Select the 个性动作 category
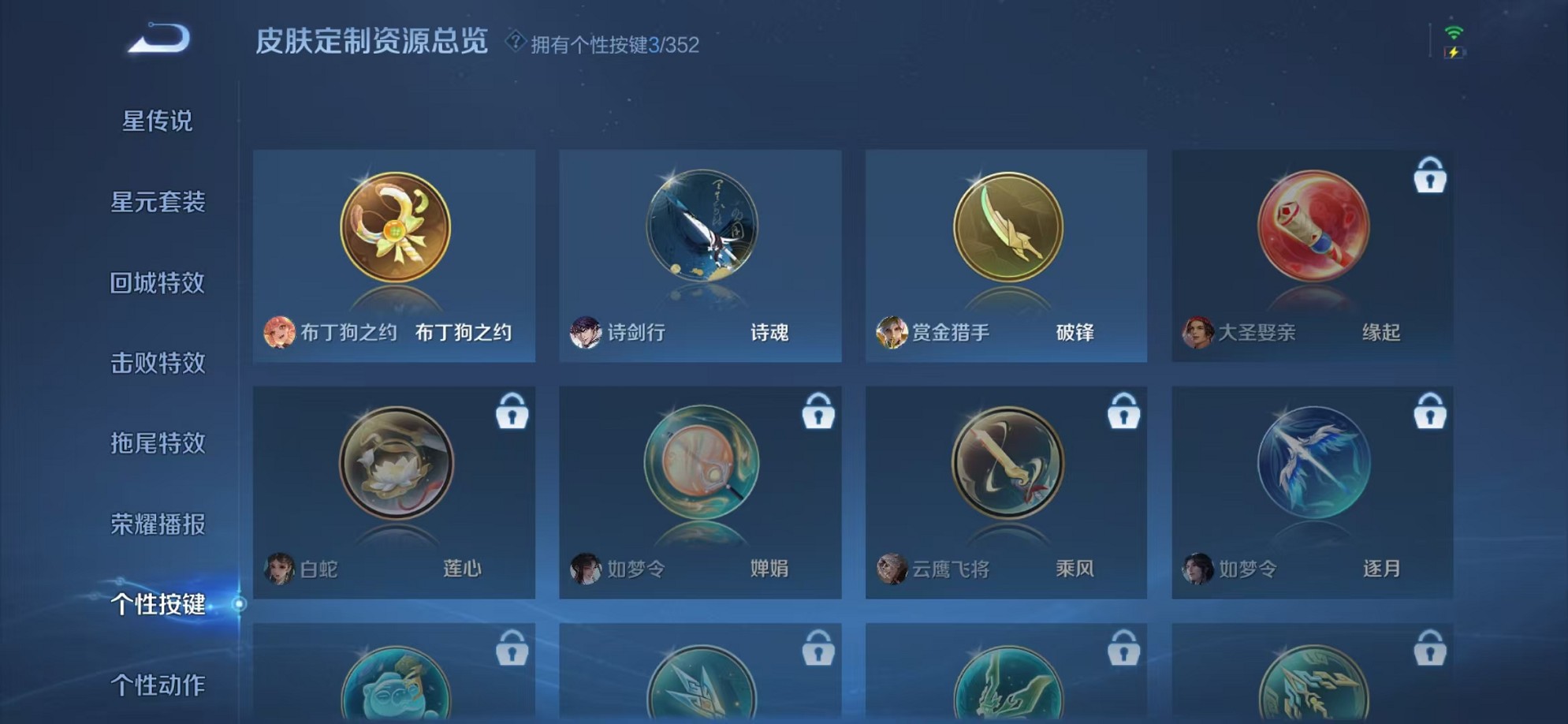Viewport: 1568px width, 724px height. pos(156,686)
